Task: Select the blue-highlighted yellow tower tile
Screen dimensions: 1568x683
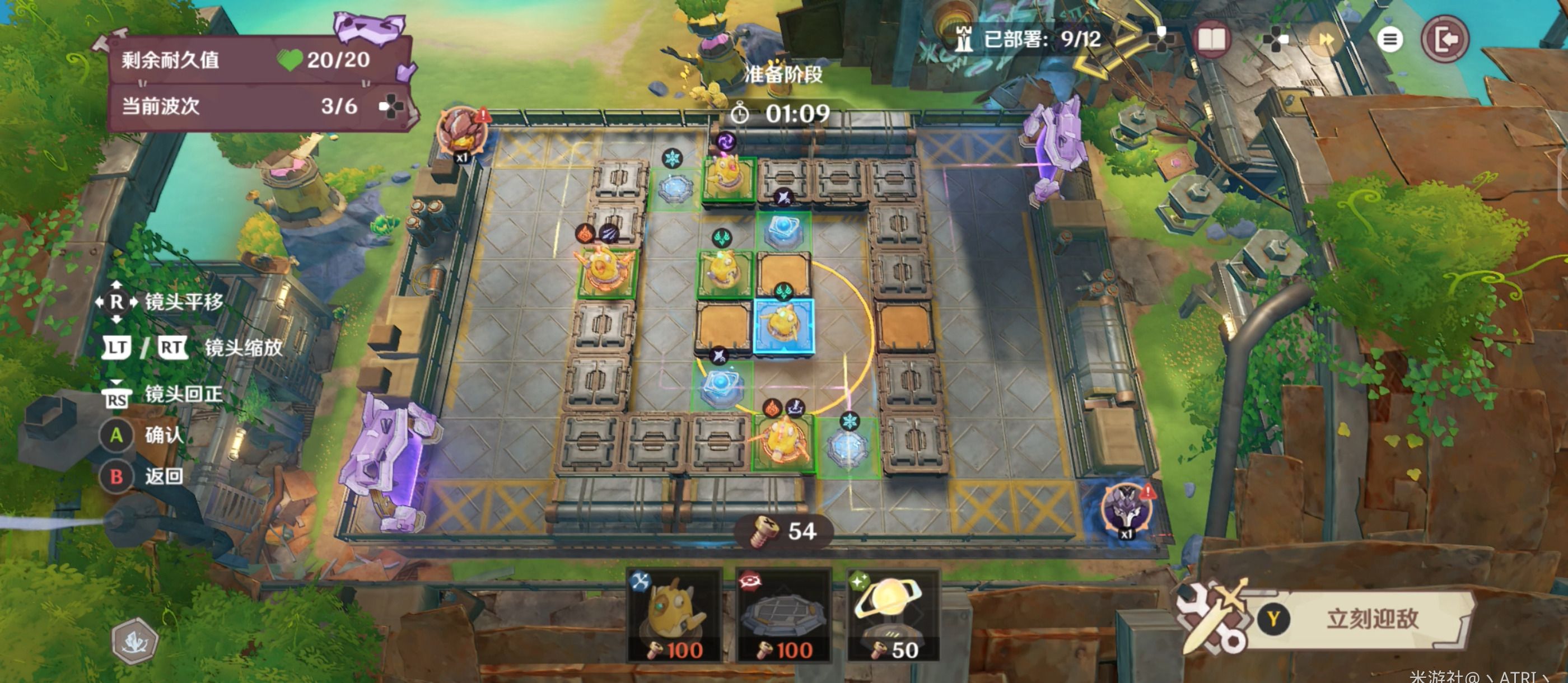Action: coord(783,326)
